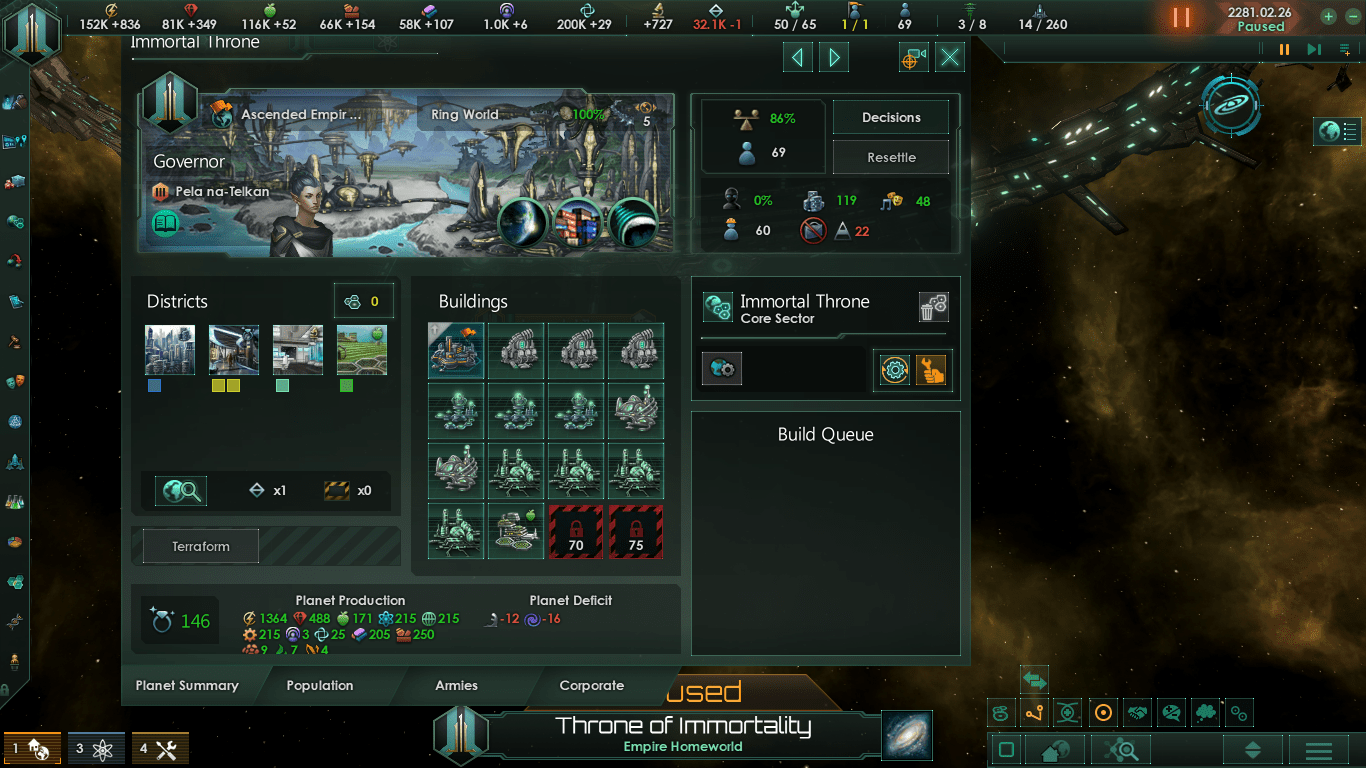Toggle the game pause button
Image resolution: width=1366 pixels, height=768 pixels.
1181,17
